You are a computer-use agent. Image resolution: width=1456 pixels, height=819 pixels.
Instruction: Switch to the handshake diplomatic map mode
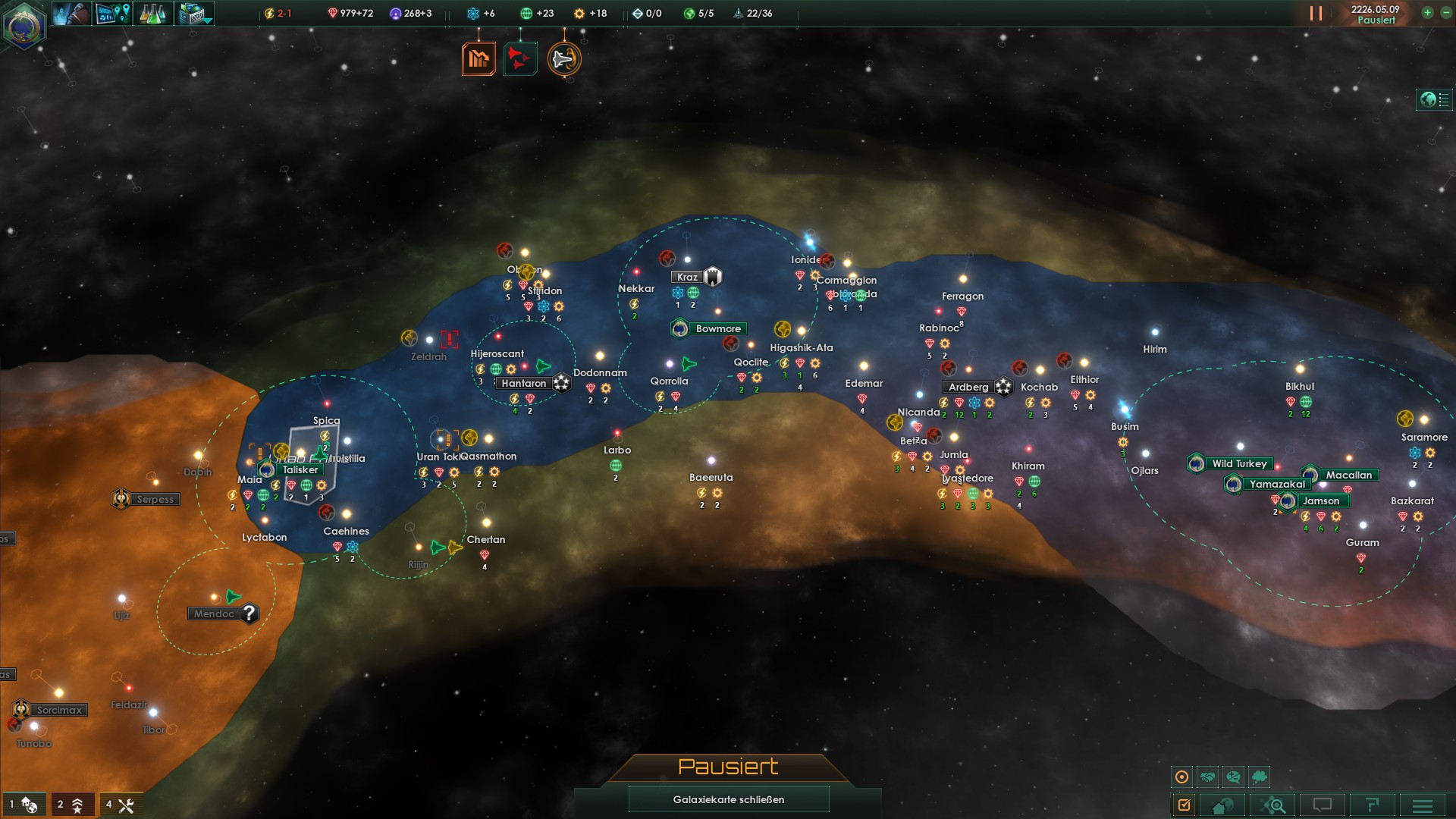coord(1208,777)
